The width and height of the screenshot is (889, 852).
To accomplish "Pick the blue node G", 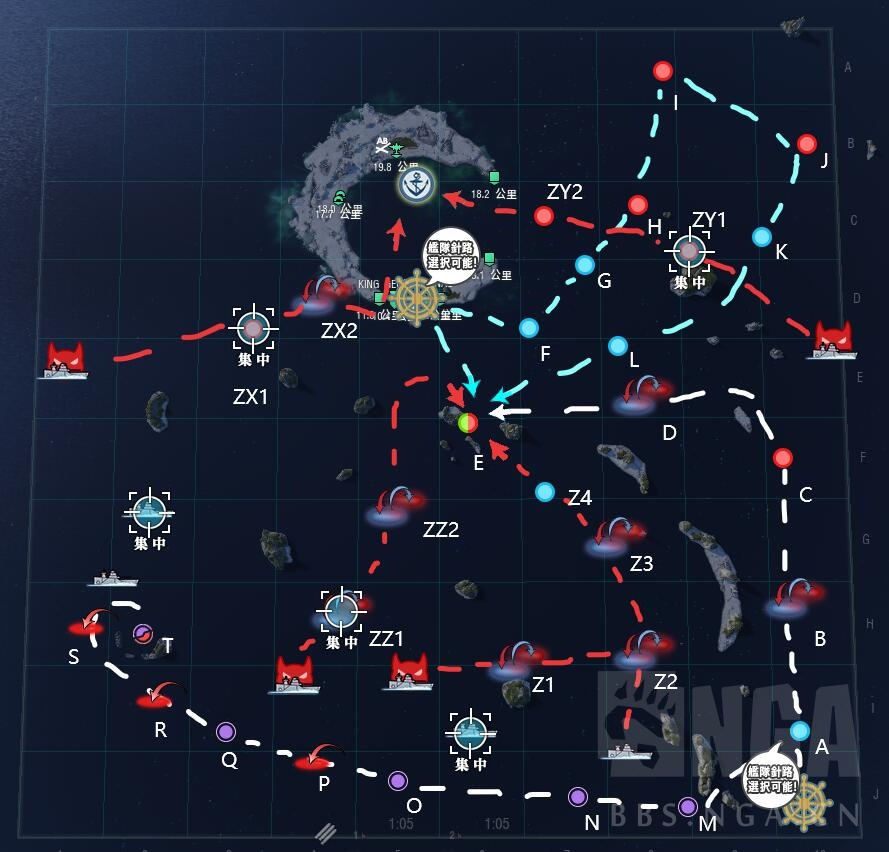I will pyautogui.click(x=584, y=265).
